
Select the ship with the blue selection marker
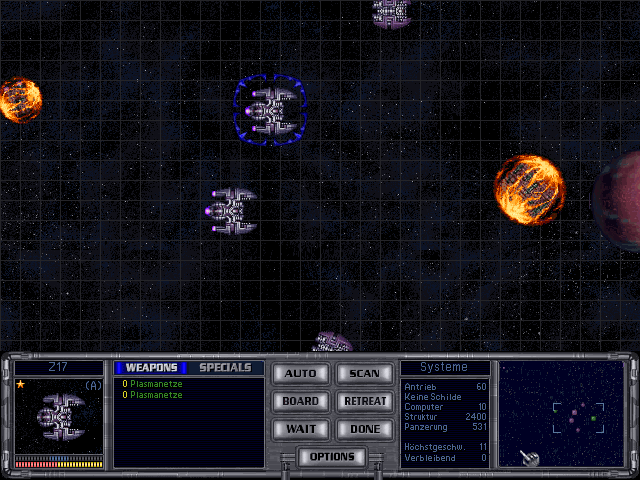271,109
